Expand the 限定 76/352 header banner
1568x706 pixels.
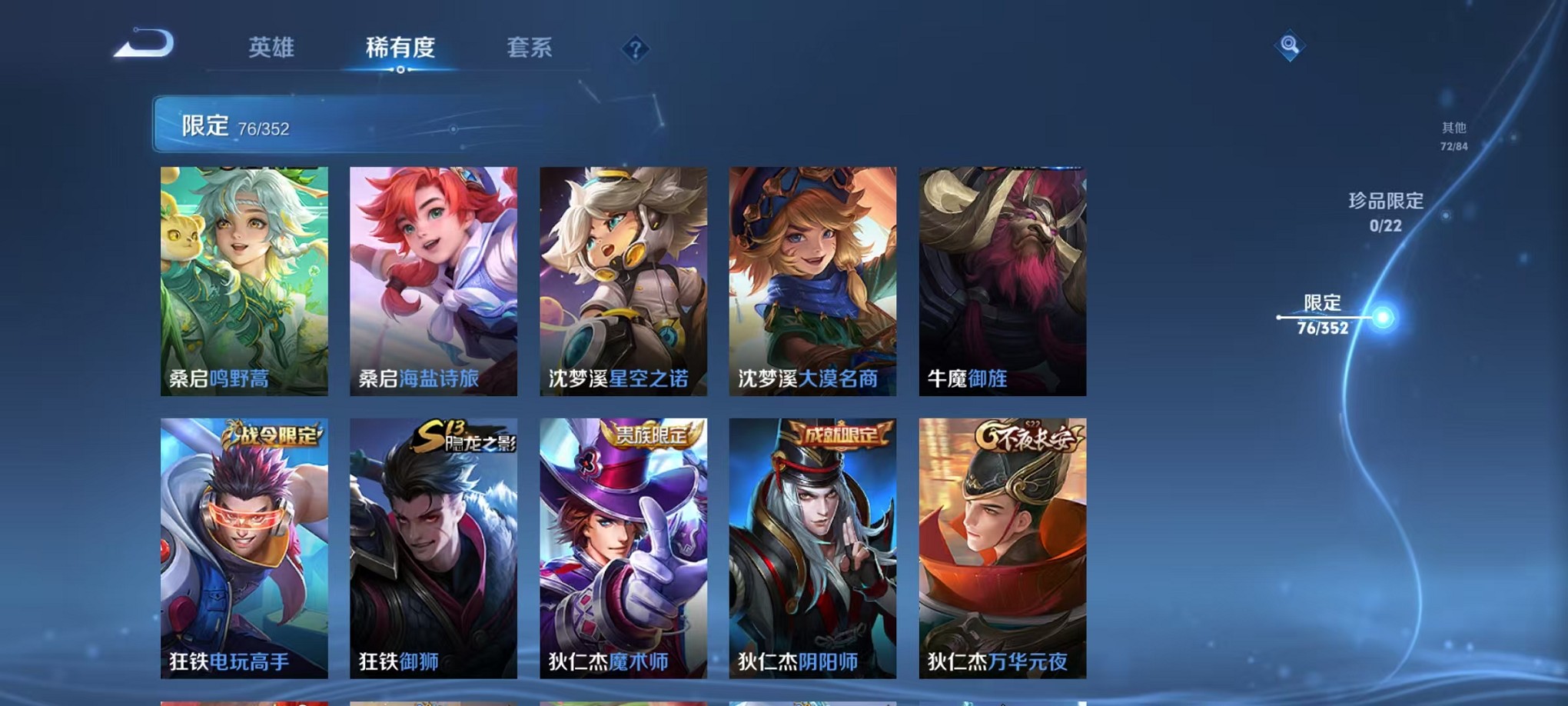coord(307,125)
